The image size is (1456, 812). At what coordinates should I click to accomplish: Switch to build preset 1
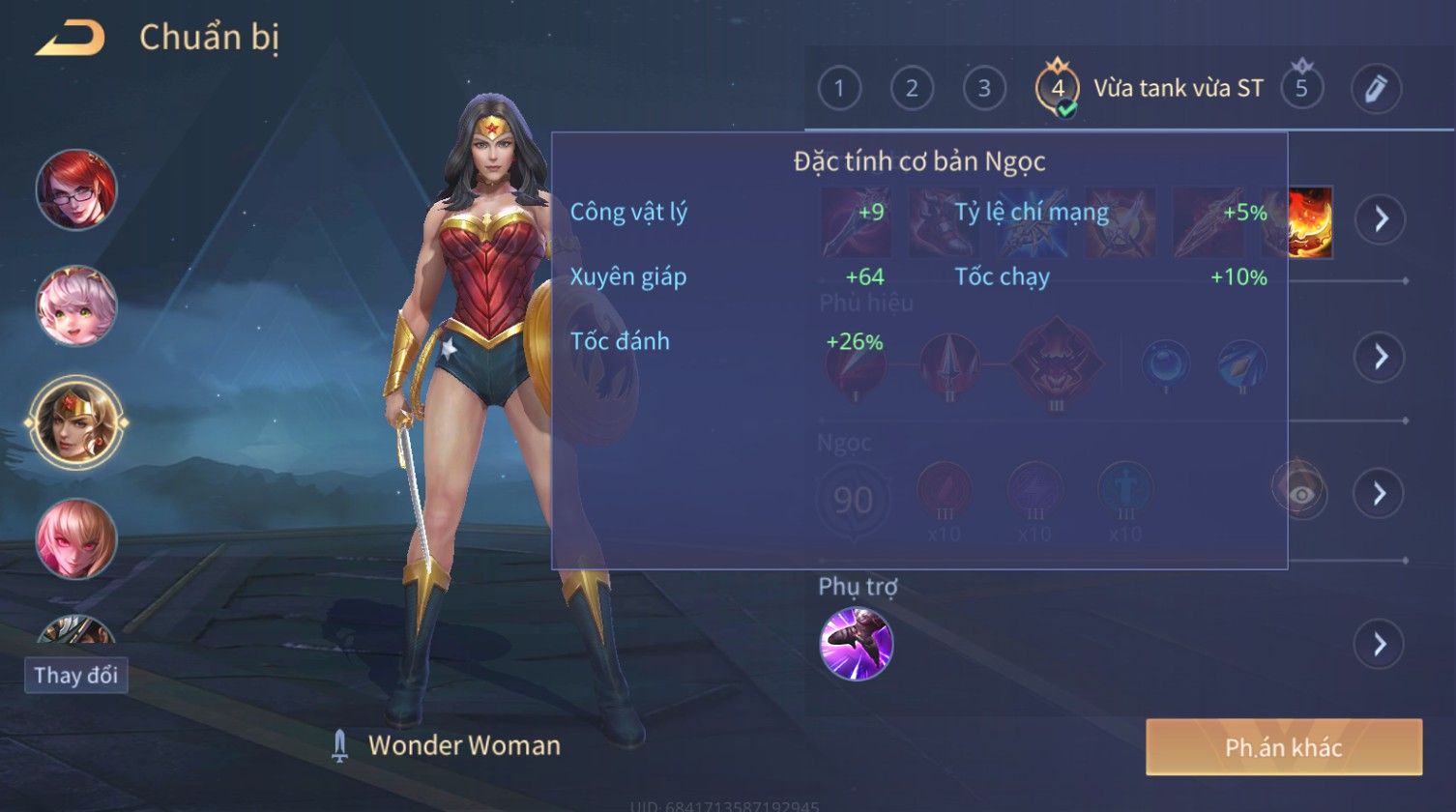point(839,89)
